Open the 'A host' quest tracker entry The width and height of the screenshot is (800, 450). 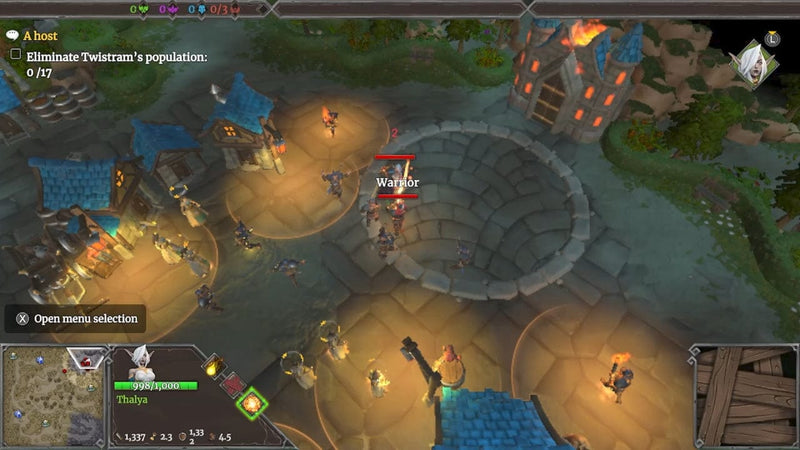[x=40, y=35]
